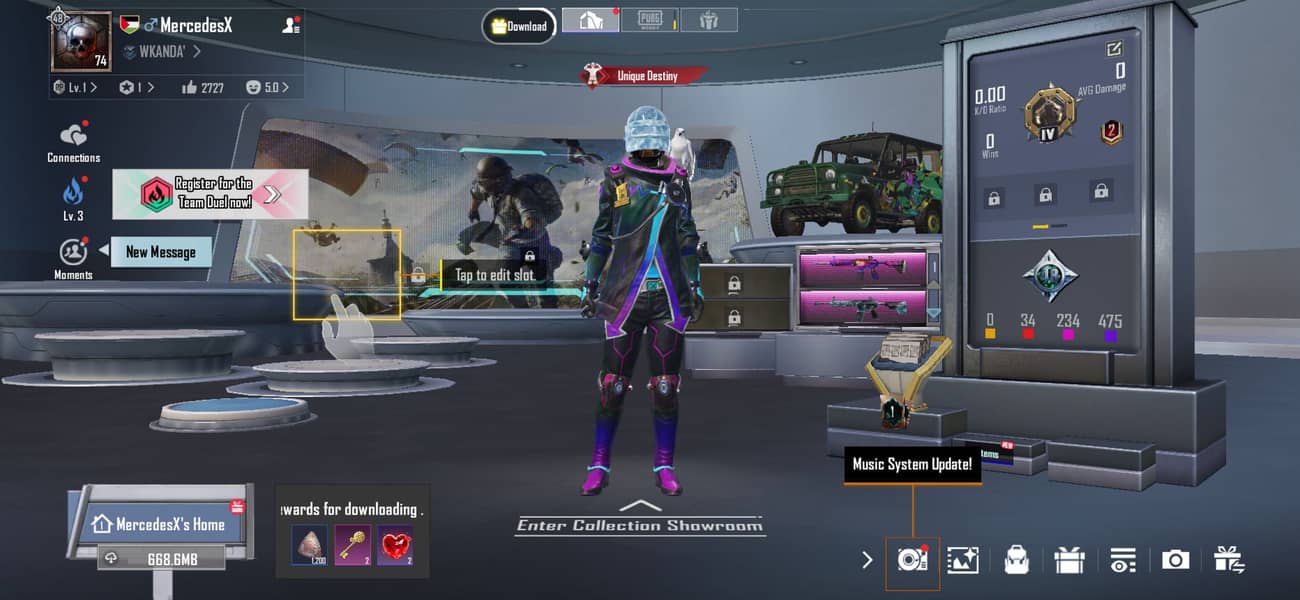Screen dimensions: 1300x600
Task: Edit the stats panel with pencil icon
Action: (x=1114, y=48)
